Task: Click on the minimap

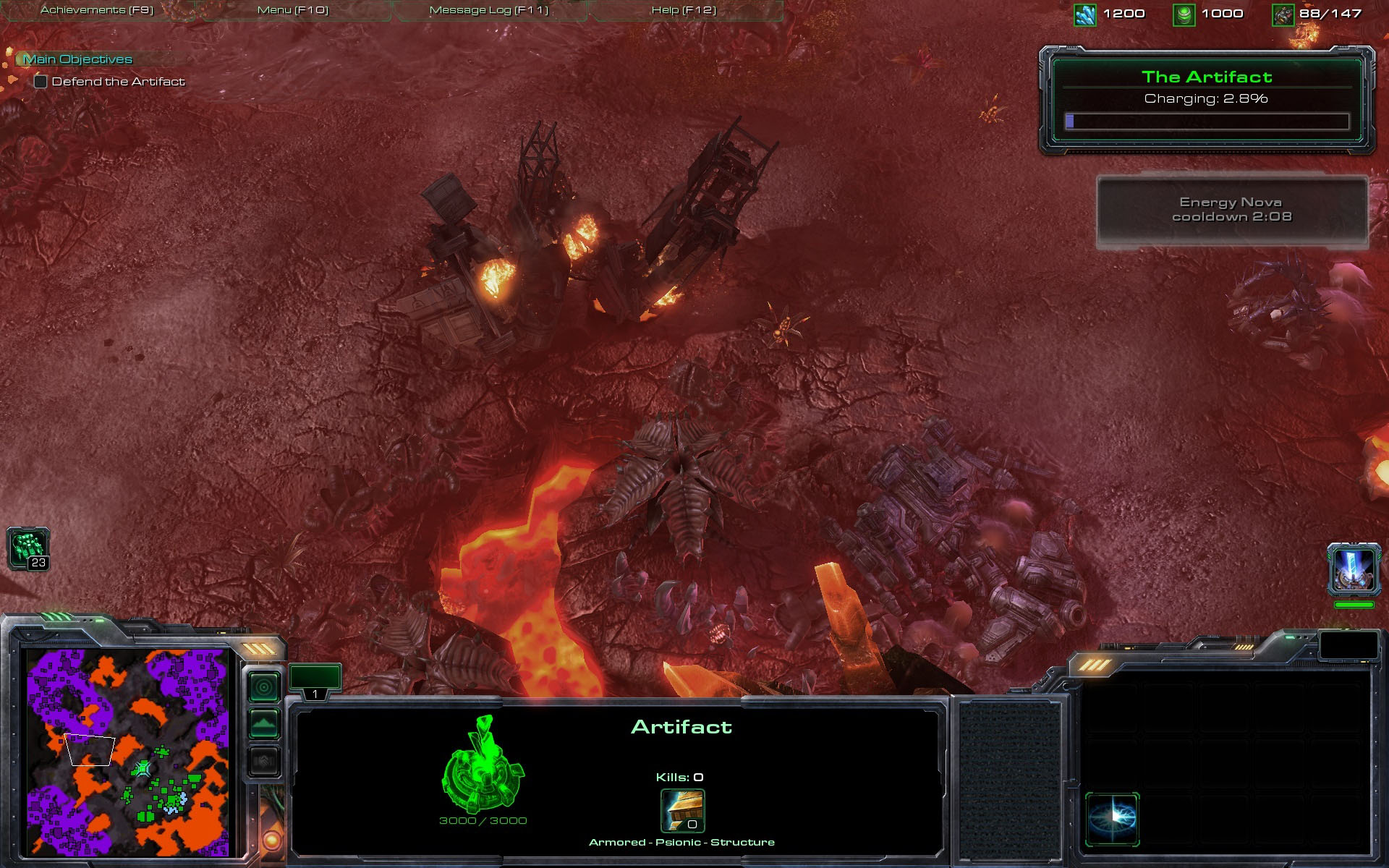Action: coord(128,752)
